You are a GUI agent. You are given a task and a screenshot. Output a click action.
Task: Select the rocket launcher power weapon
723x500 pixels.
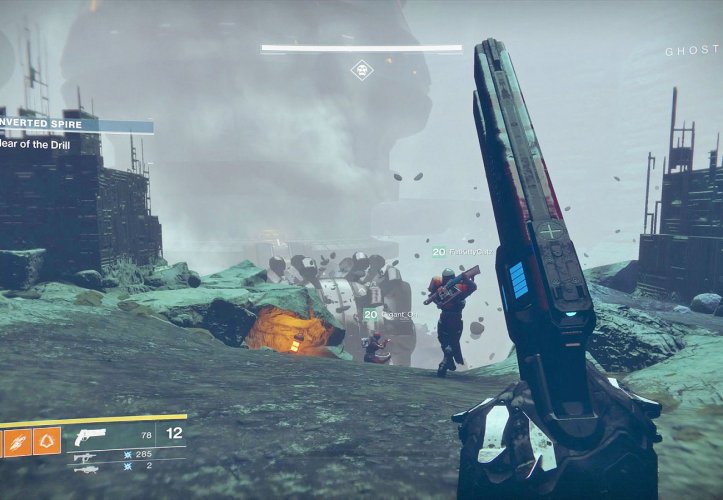click(x=85, y=468)
